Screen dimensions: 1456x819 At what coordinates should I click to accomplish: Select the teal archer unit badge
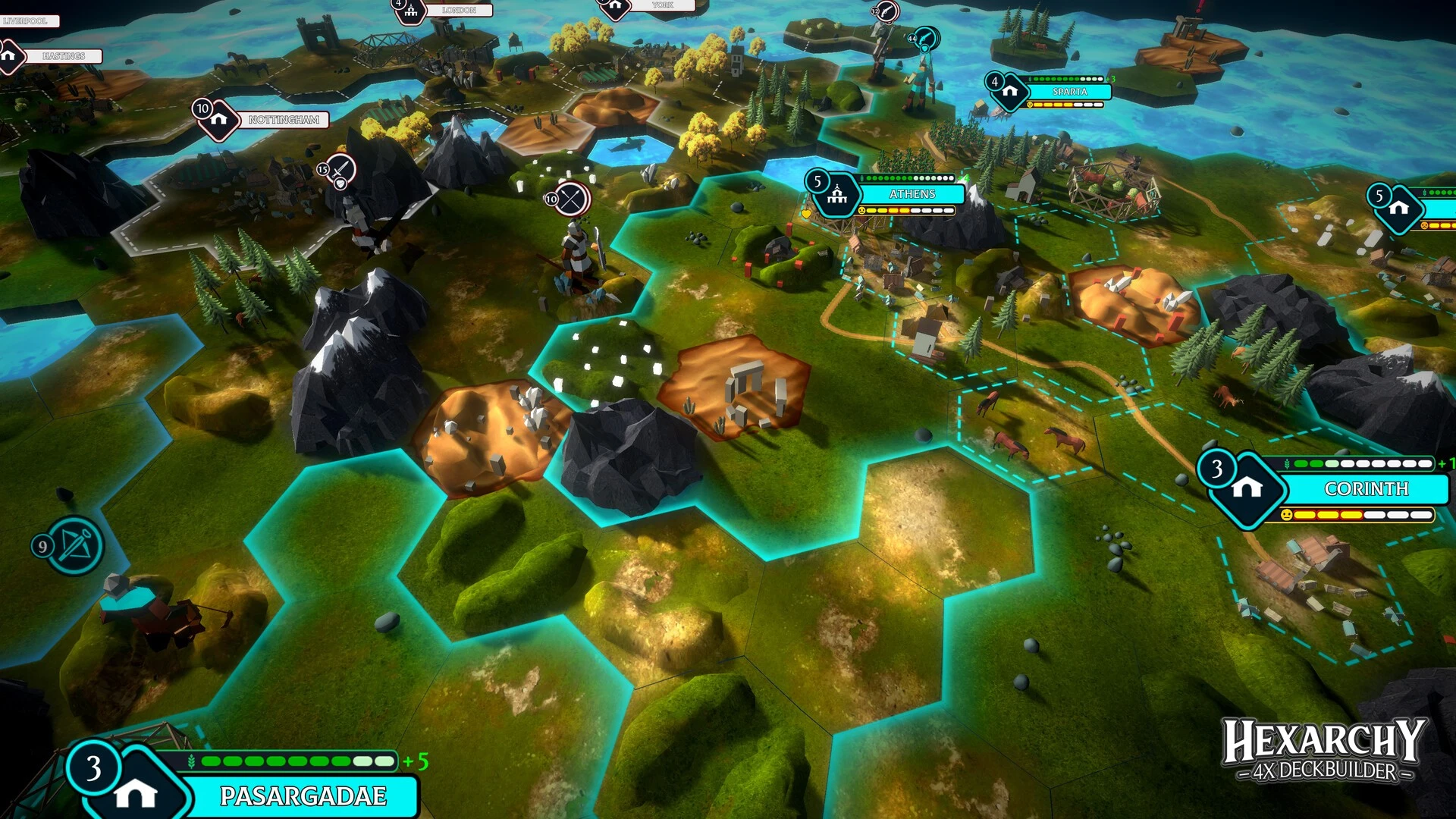tap(75, 545)
